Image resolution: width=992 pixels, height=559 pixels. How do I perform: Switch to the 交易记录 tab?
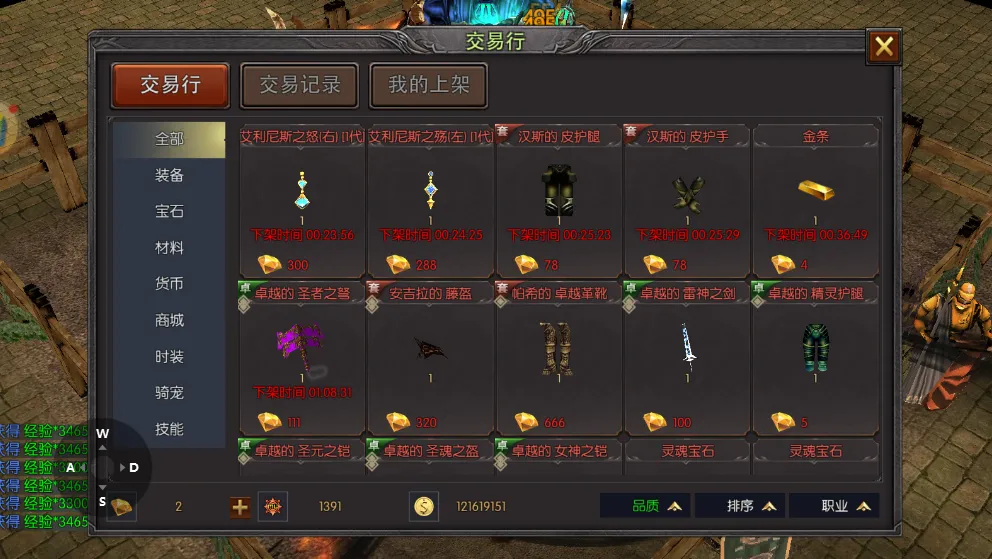(300, 86)
